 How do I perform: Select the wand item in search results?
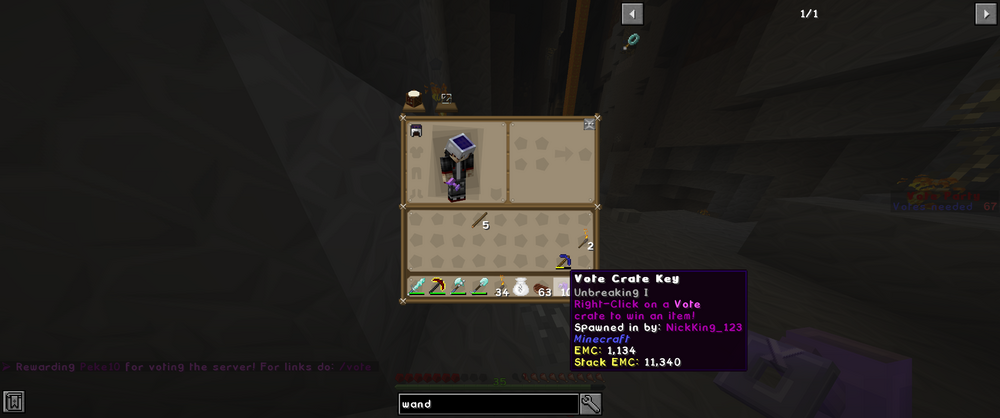click(633, 41)
